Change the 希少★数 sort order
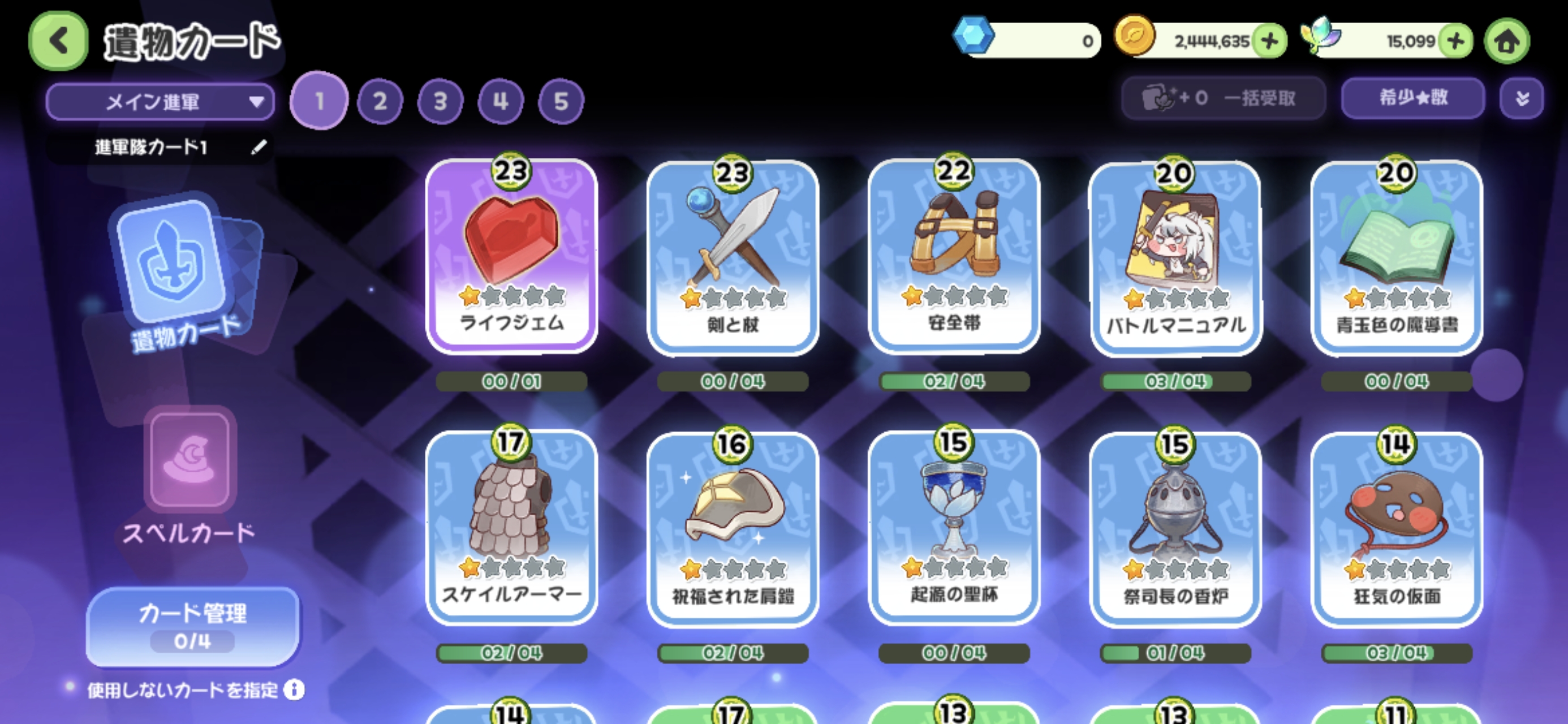1568x724 pixels. (x=1412, y=98)
